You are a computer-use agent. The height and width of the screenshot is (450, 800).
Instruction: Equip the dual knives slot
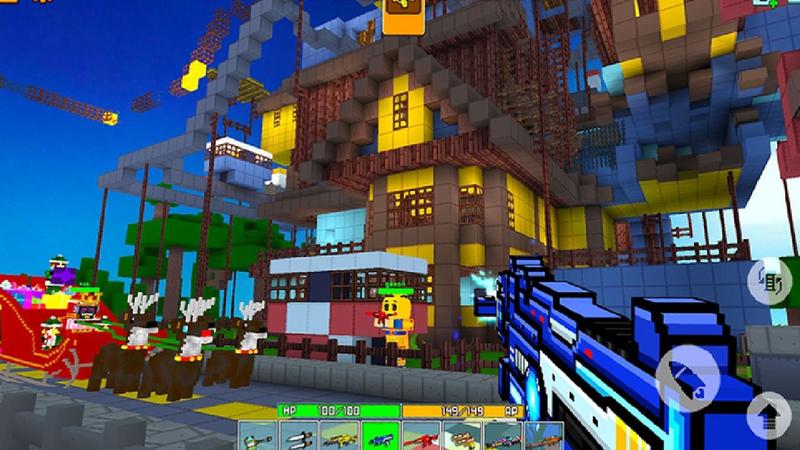(299, 435)
